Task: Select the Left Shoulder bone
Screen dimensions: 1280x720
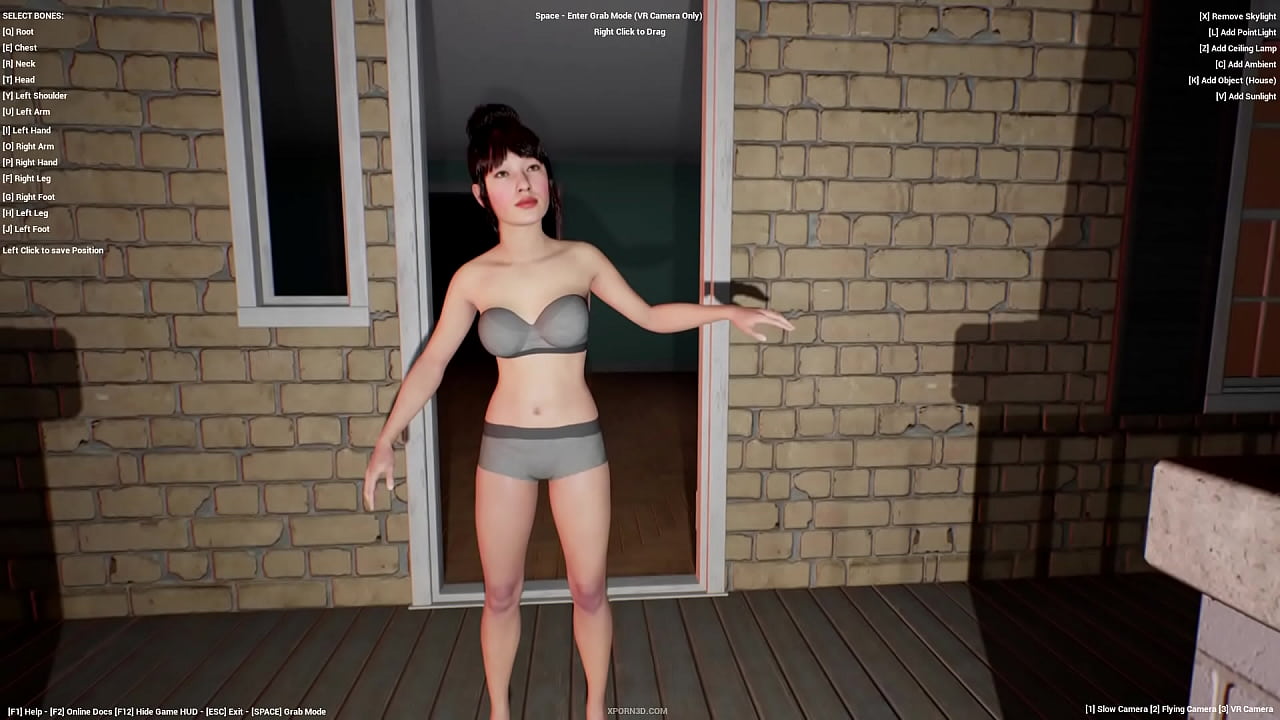Action: pyautogui.click(x=35, y=96)
